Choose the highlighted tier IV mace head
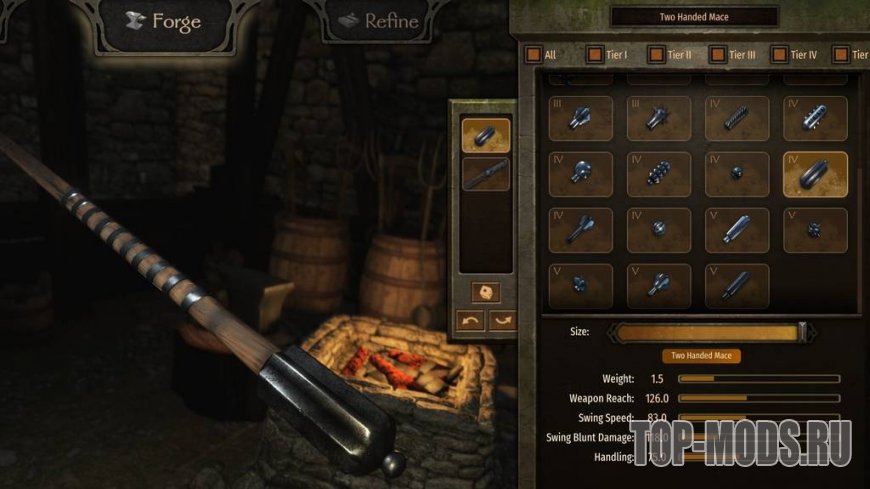Screen dimensions: 870x489 click(x=815, y=174)
